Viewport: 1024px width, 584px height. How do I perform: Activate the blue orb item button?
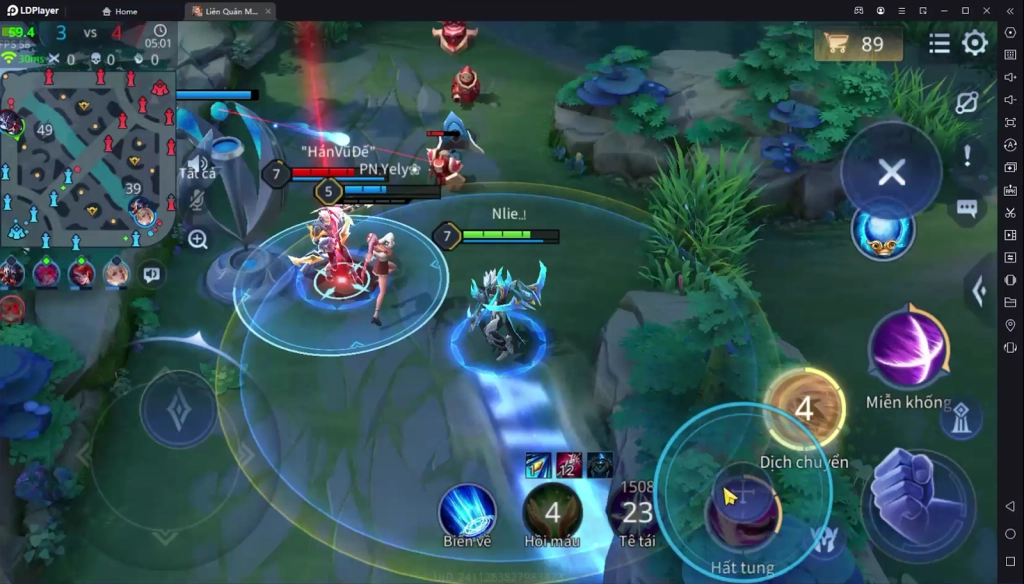tap(882, 228)
